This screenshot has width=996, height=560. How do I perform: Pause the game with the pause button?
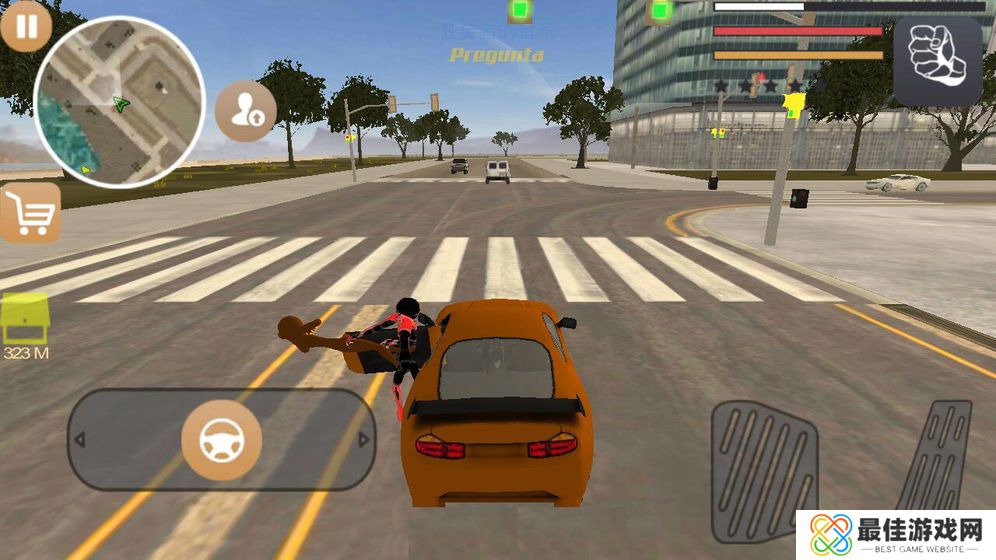pyautogui.click(x=26, y=27)
